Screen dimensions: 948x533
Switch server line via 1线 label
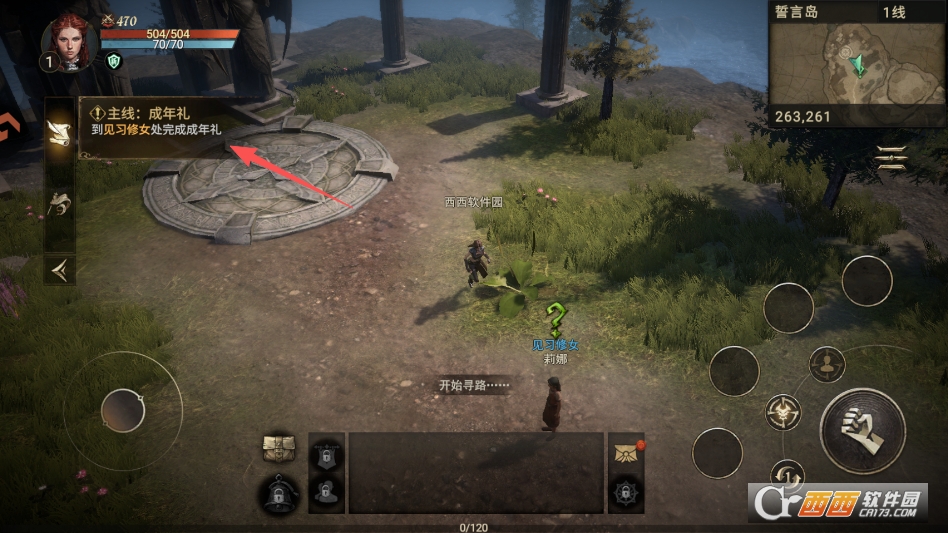coord(892,12)
